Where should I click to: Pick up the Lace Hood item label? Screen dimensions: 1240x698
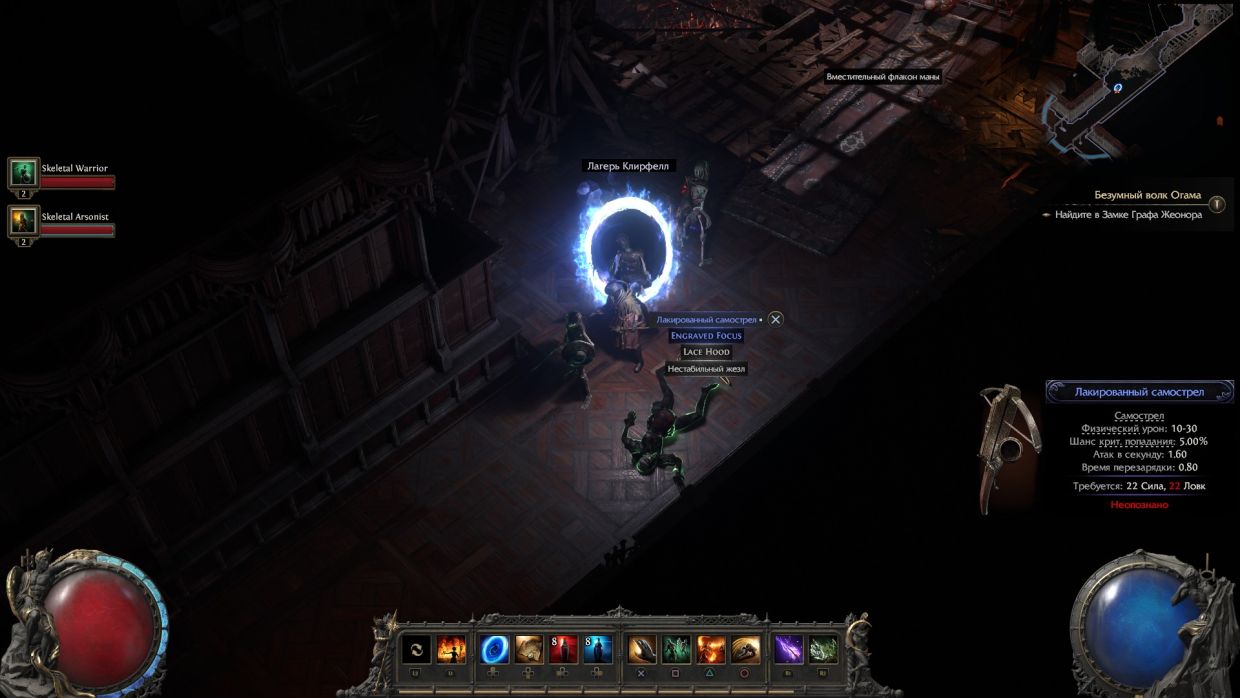[x=706, y=352]
